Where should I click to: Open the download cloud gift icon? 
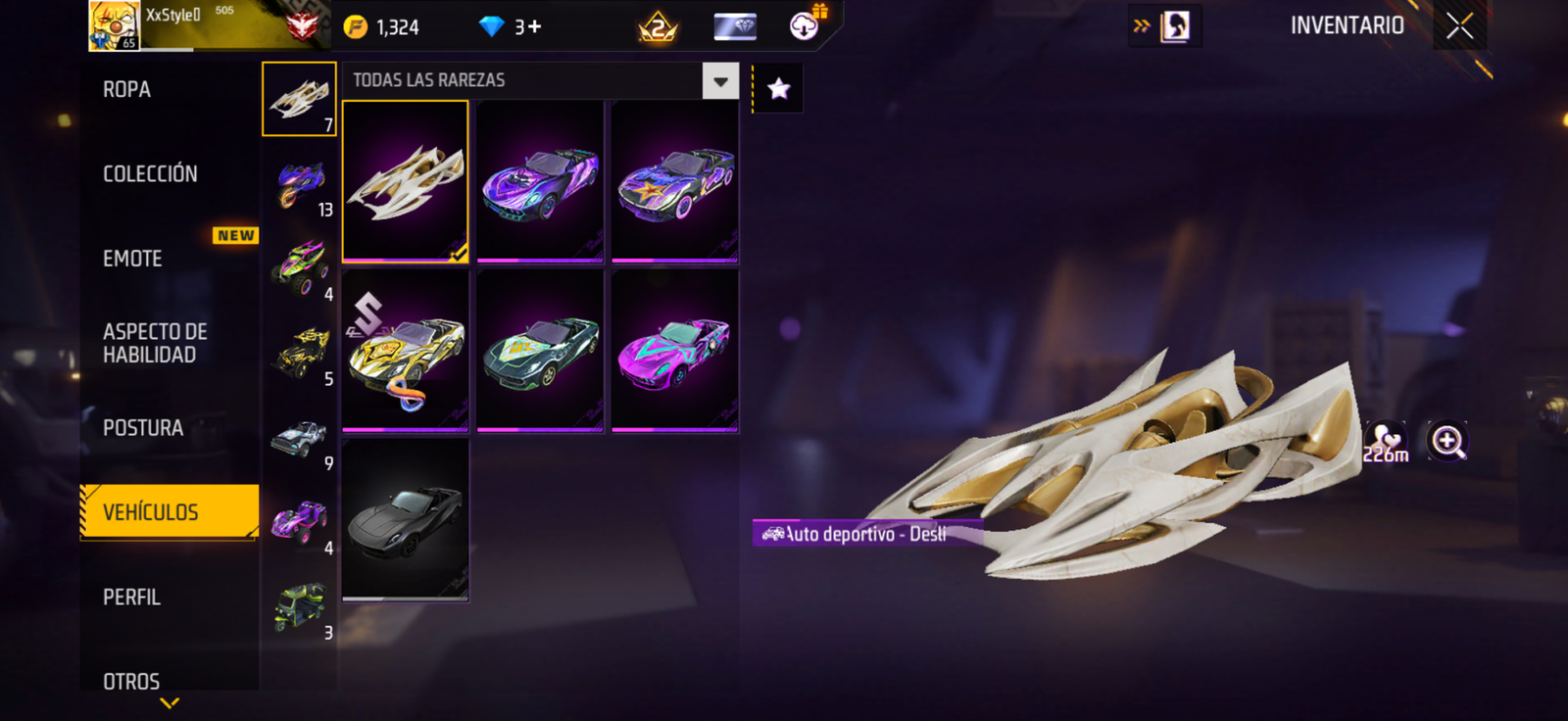click(x=806, y=25)
